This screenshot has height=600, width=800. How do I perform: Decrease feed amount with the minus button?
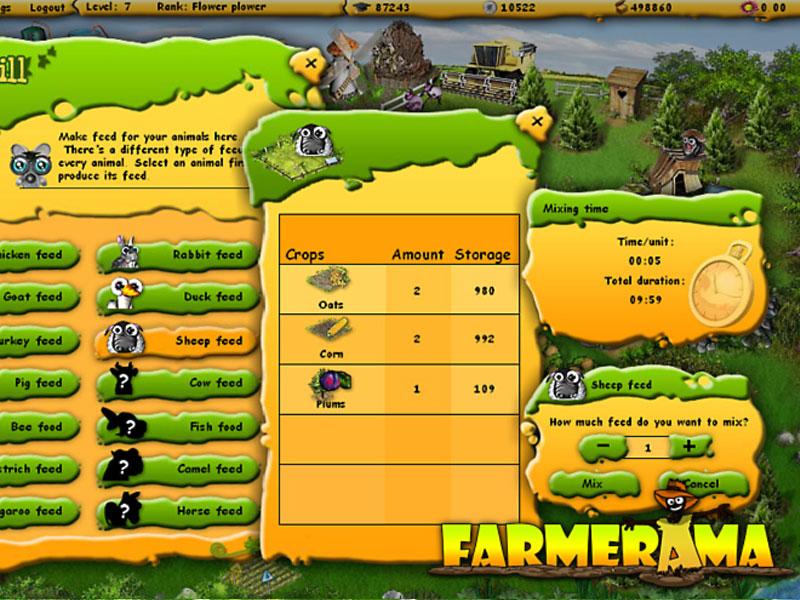coord(601,447)
